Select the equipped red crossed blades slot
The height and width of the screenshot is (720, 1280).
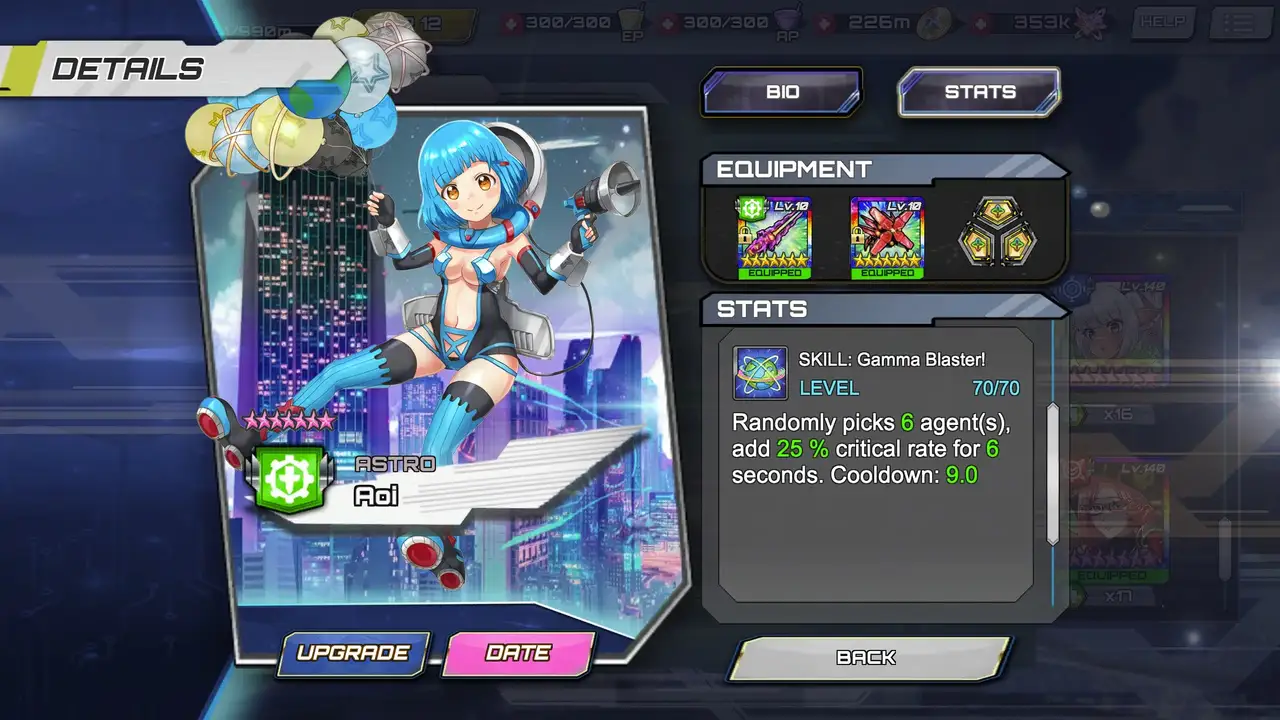pyautogui.click(x=887, y=237)
